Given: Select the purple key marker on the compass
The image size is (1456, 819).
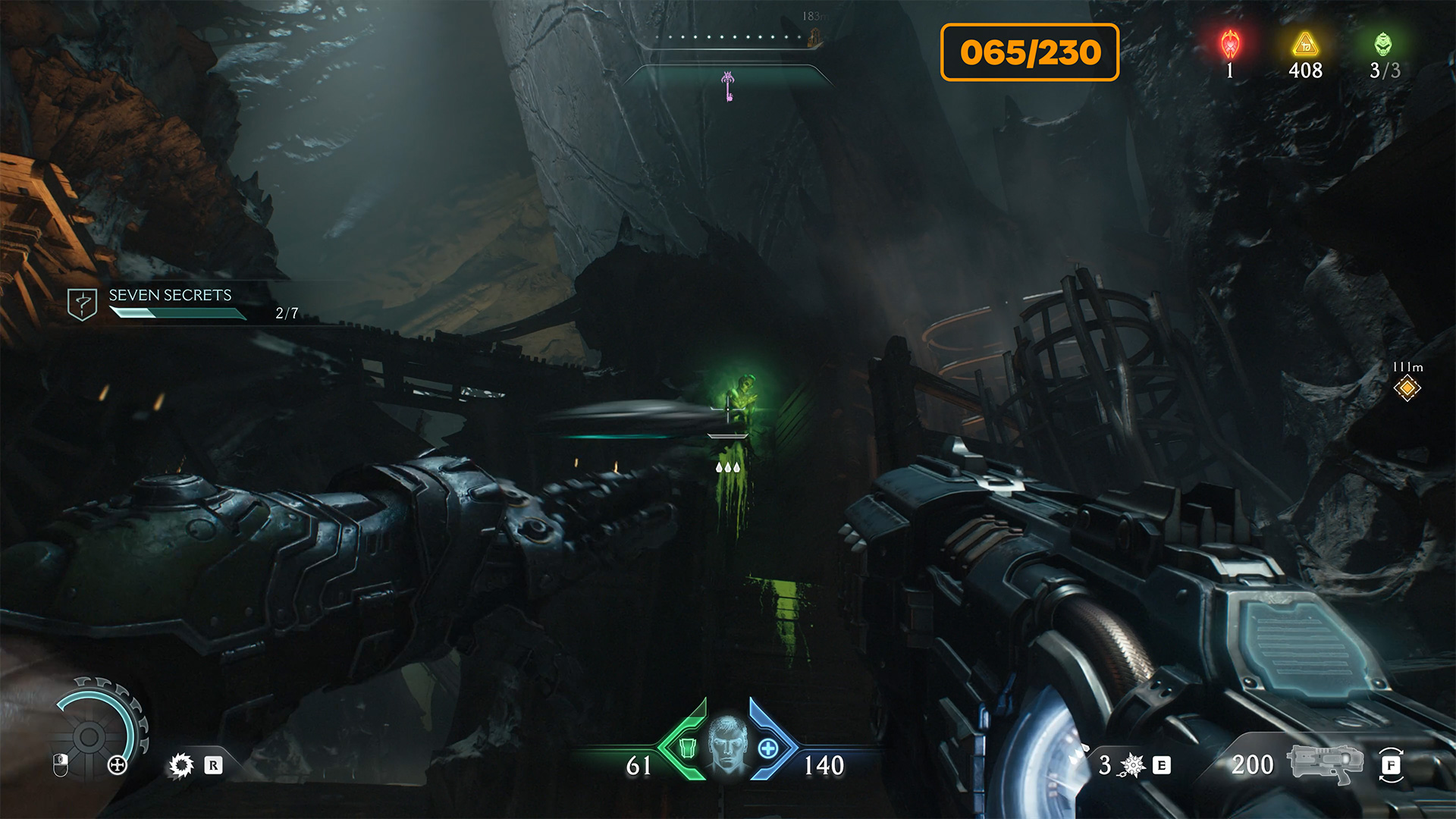Looking at the screenshot, I should pyautogui.click(x=728, y=86).
